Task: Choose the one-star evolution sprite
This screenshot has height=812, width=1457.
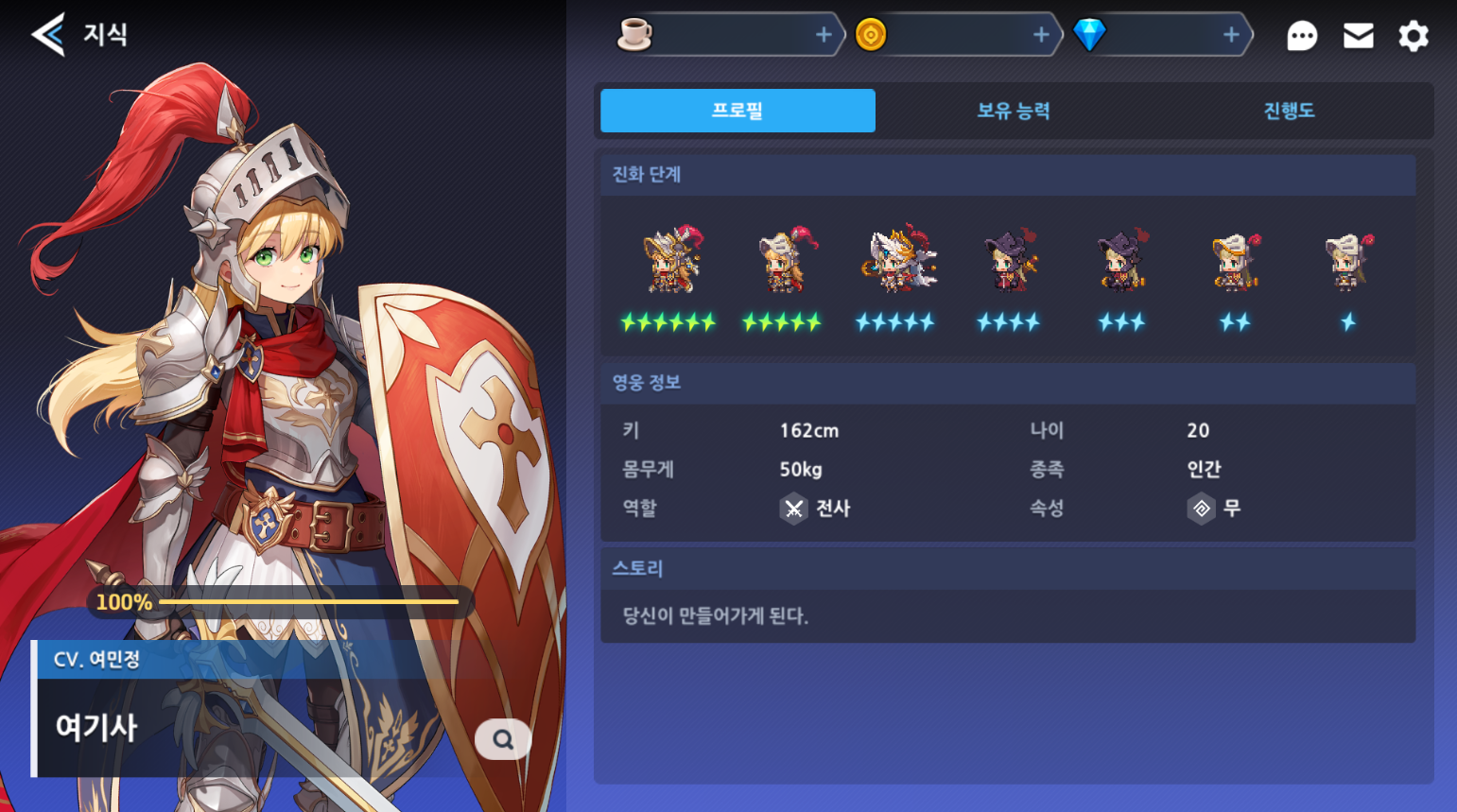Action: (1348, 260)
